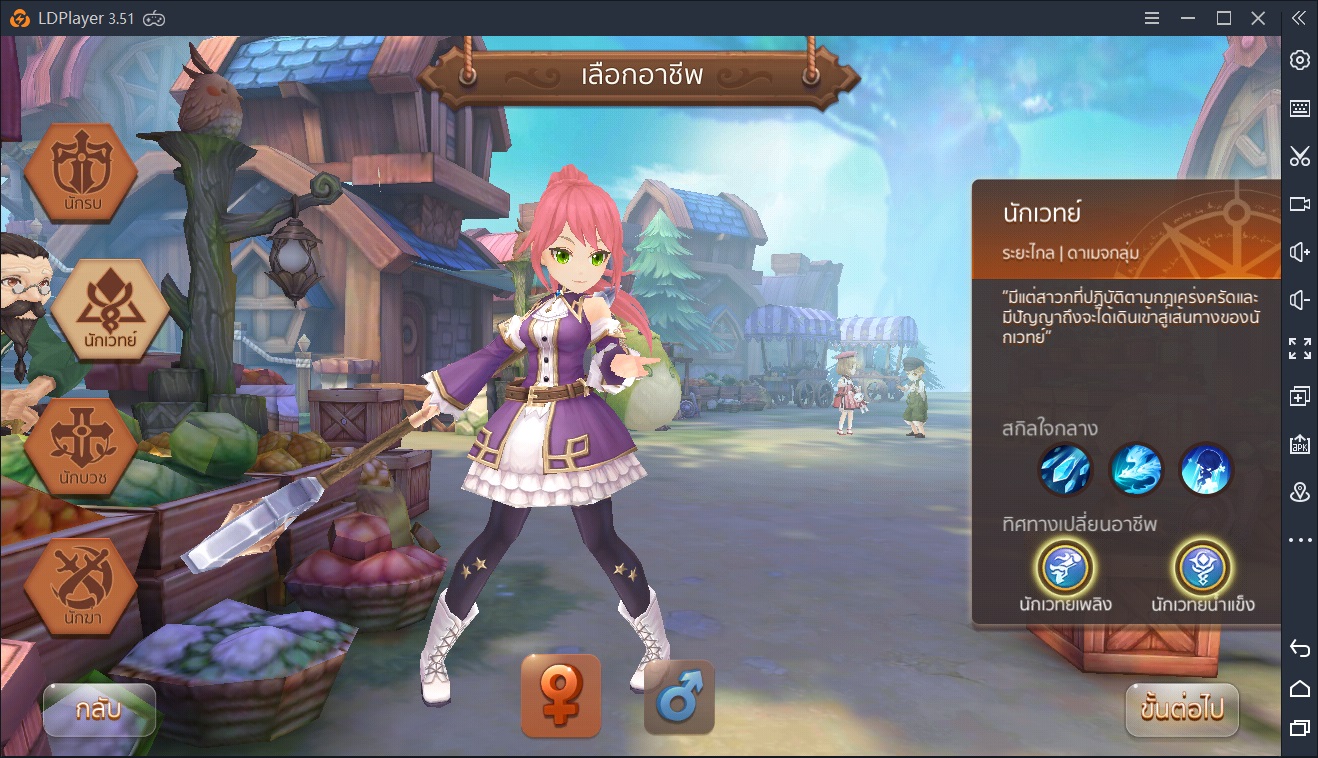Open the LDPlayer hamburger menu
The image size is (1318, 758).
point(1151,17)
